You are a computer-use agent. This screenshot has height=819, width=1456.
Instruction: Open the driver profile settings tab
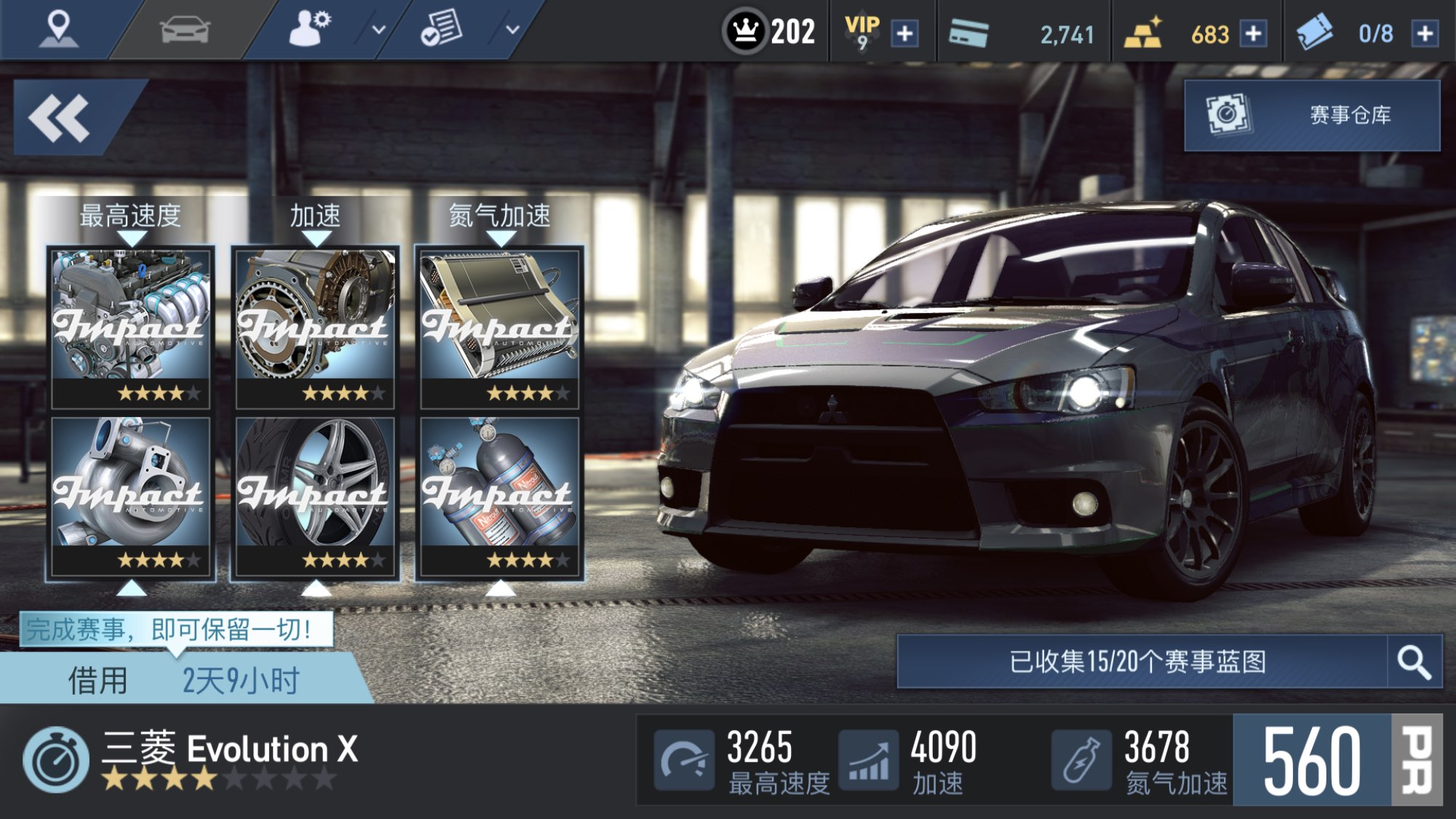pyautogui.click(x=311, y=30)
